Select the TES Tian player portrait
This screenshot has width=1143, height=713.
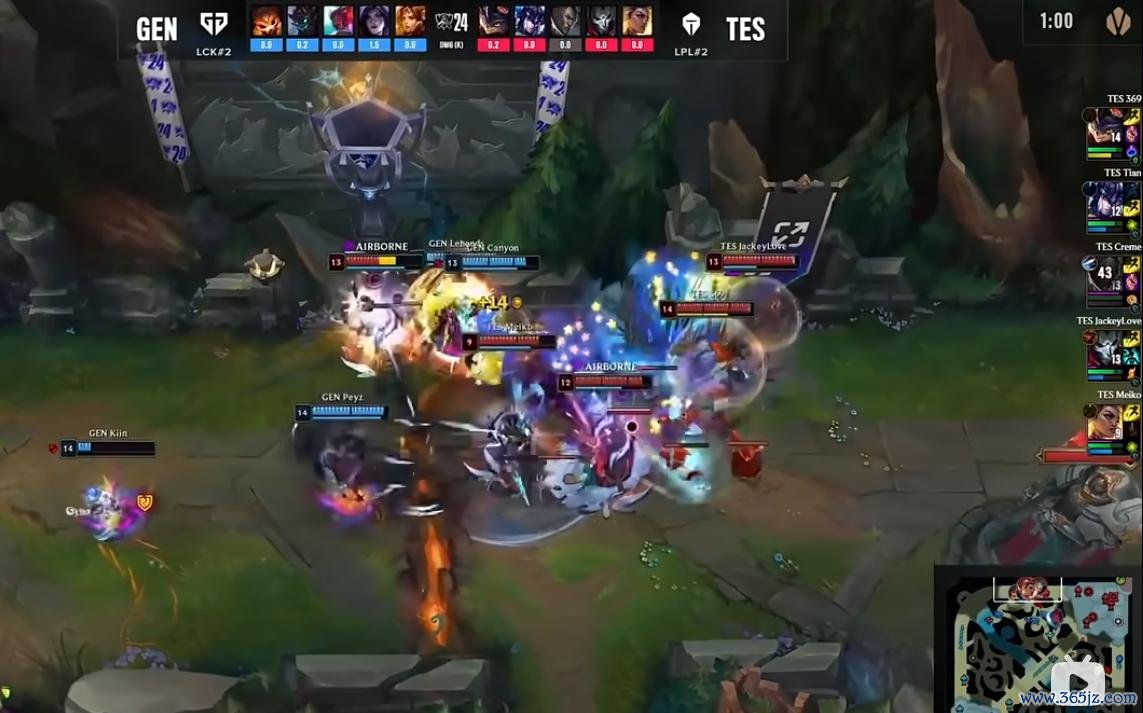click(x=1105, y=208)
